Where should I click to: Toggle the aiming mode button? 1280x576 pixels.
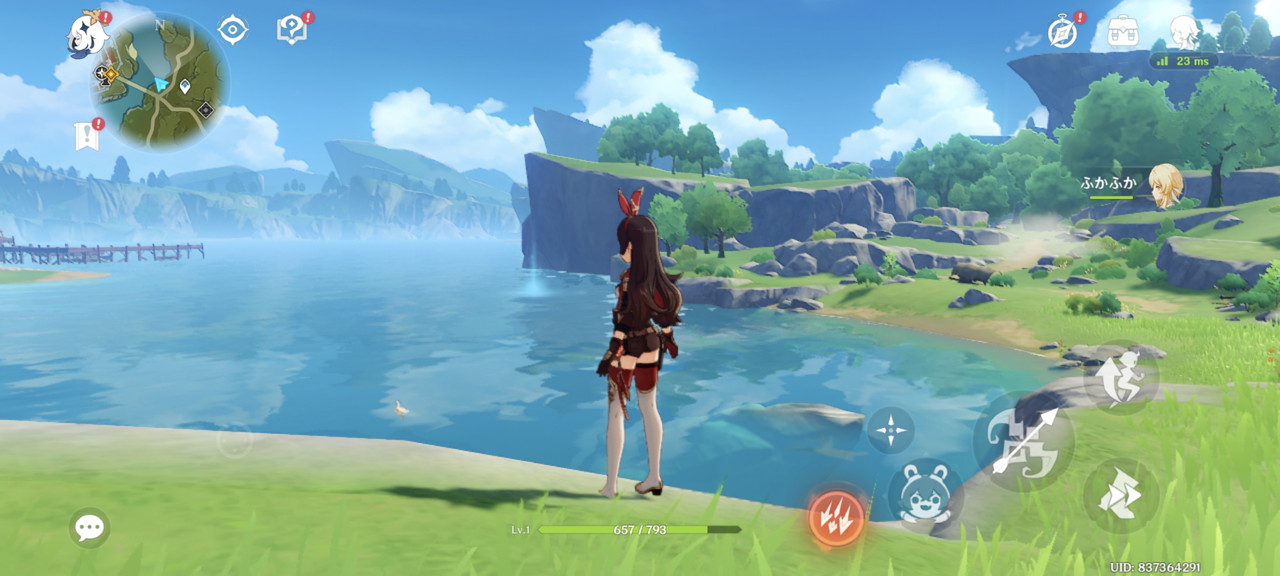pyautogui.click(x=890, y=430)
